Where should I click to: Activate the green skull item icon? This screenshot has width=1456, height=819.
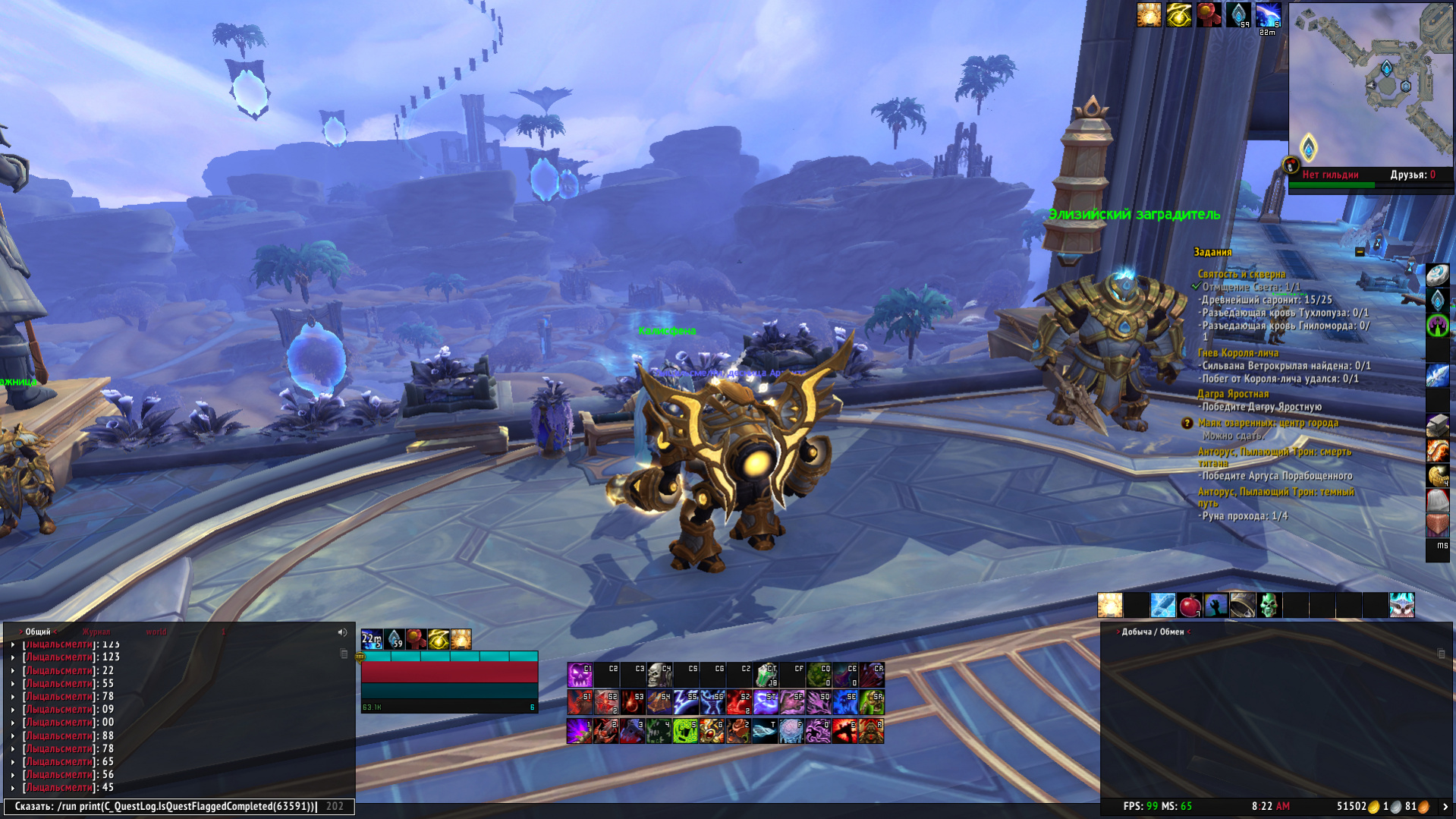[x=1269, y=605]
